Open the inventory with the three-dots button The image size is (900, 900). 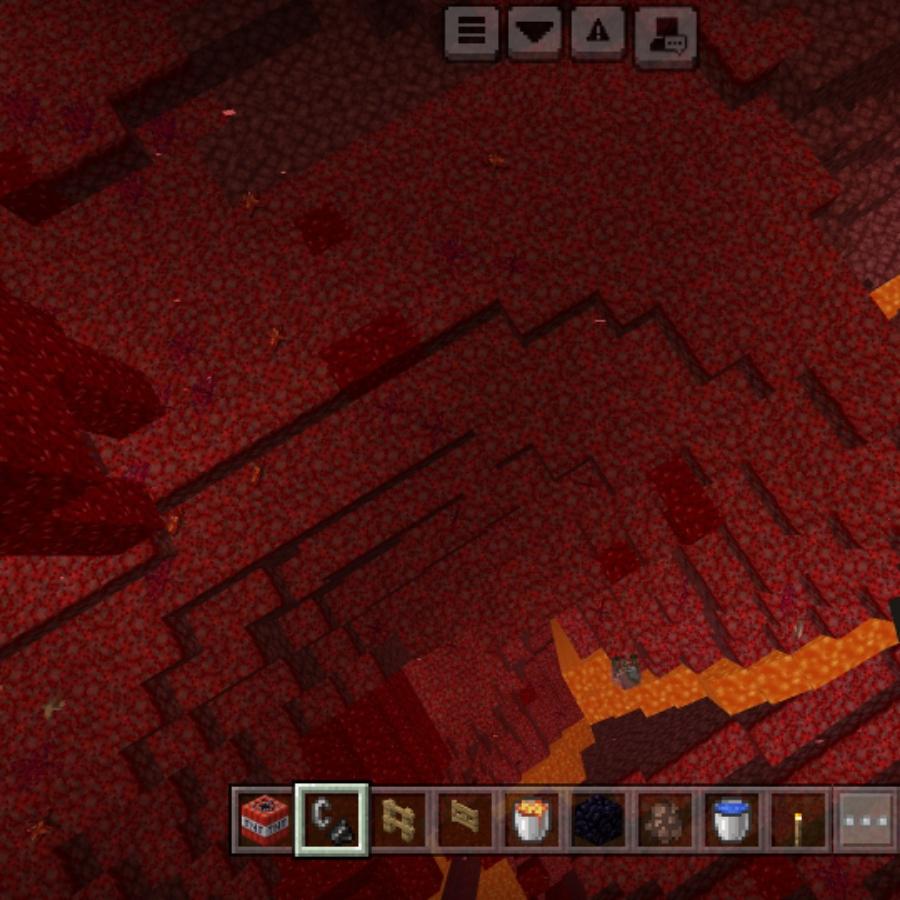pyautogui.click(x=865, y=820)
